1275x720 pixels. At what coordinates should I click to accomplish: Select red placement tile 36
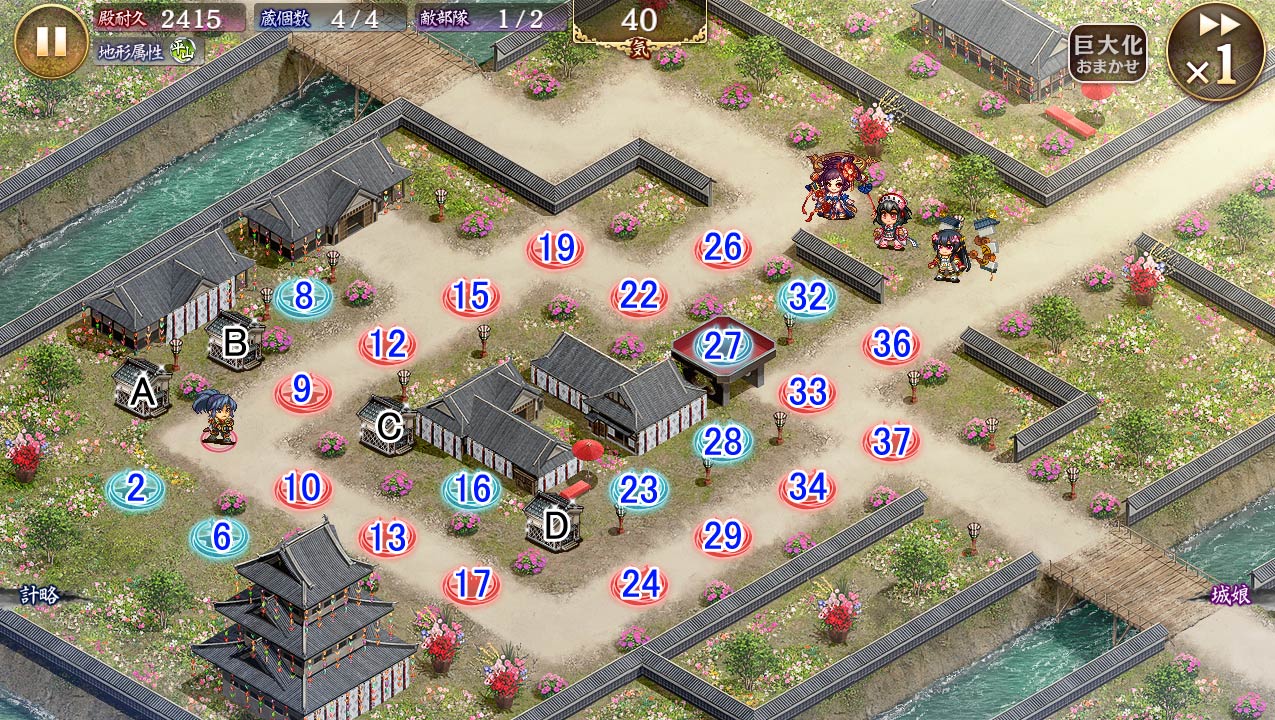click(891, 345)
